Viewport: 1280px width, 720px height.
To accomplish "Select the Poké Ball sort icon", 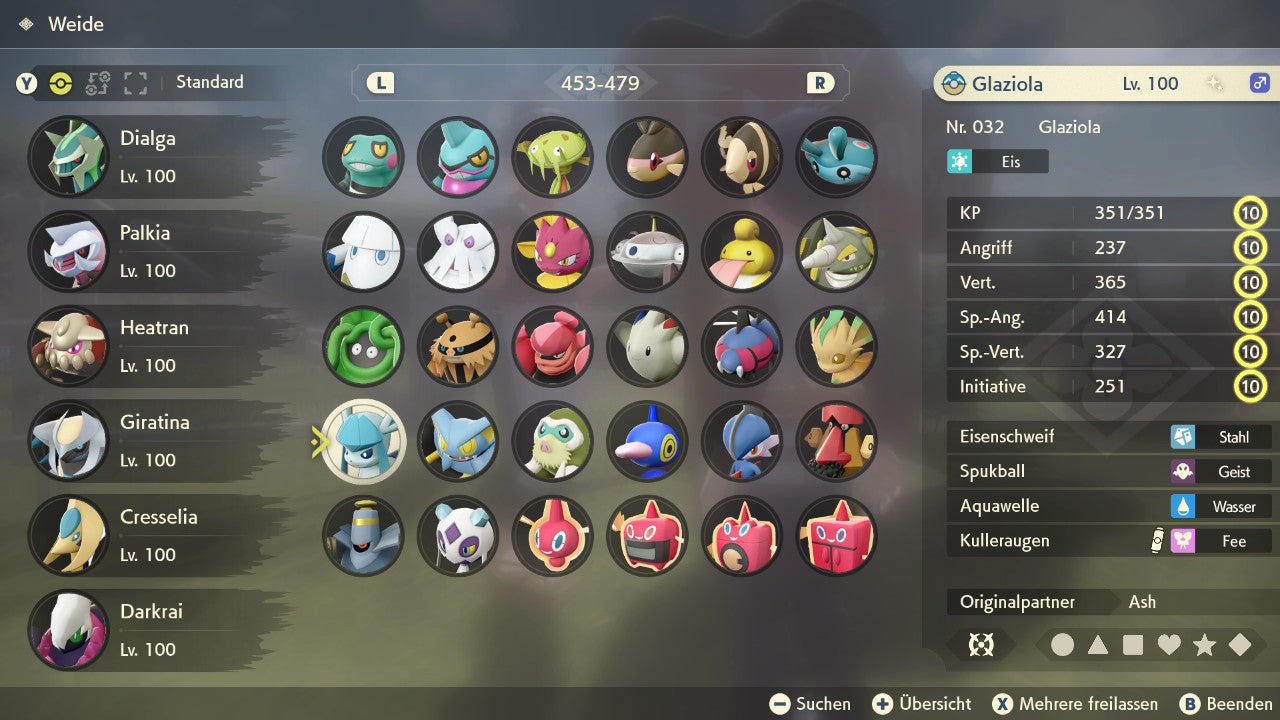I will pyautogui.click(x=60, y=83).
